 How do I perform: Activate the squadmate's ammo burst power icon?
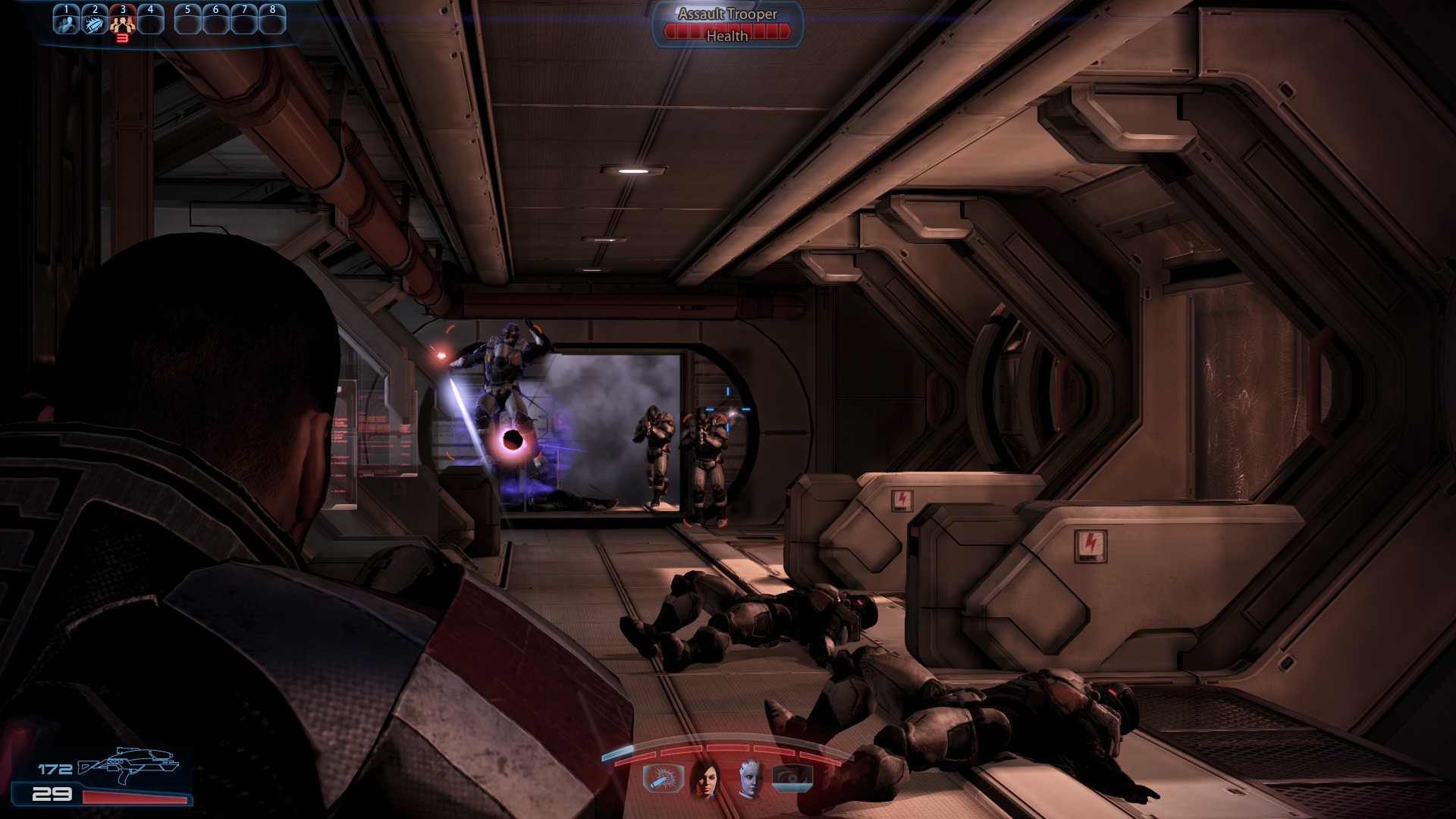(x=663, y=778)
